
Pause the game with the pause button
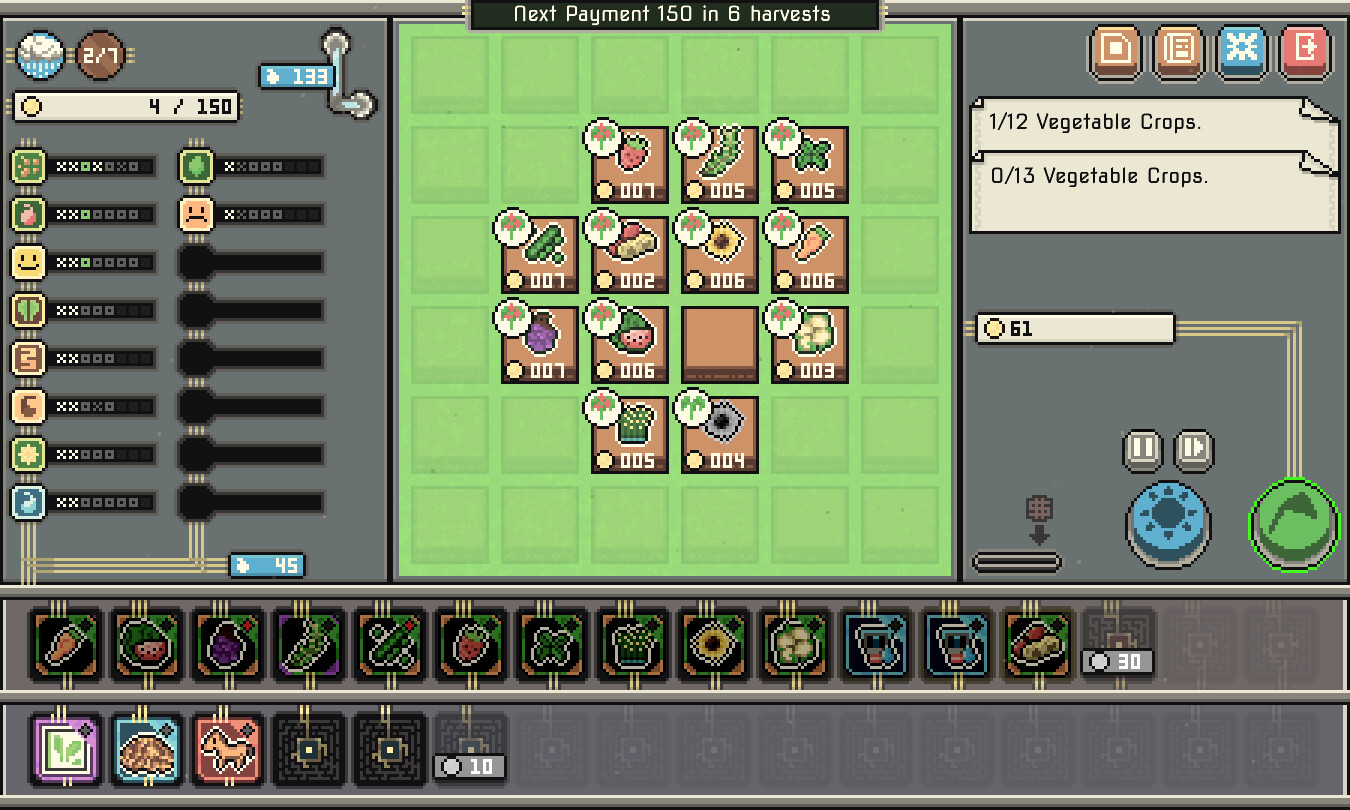tap(1140, 450)
